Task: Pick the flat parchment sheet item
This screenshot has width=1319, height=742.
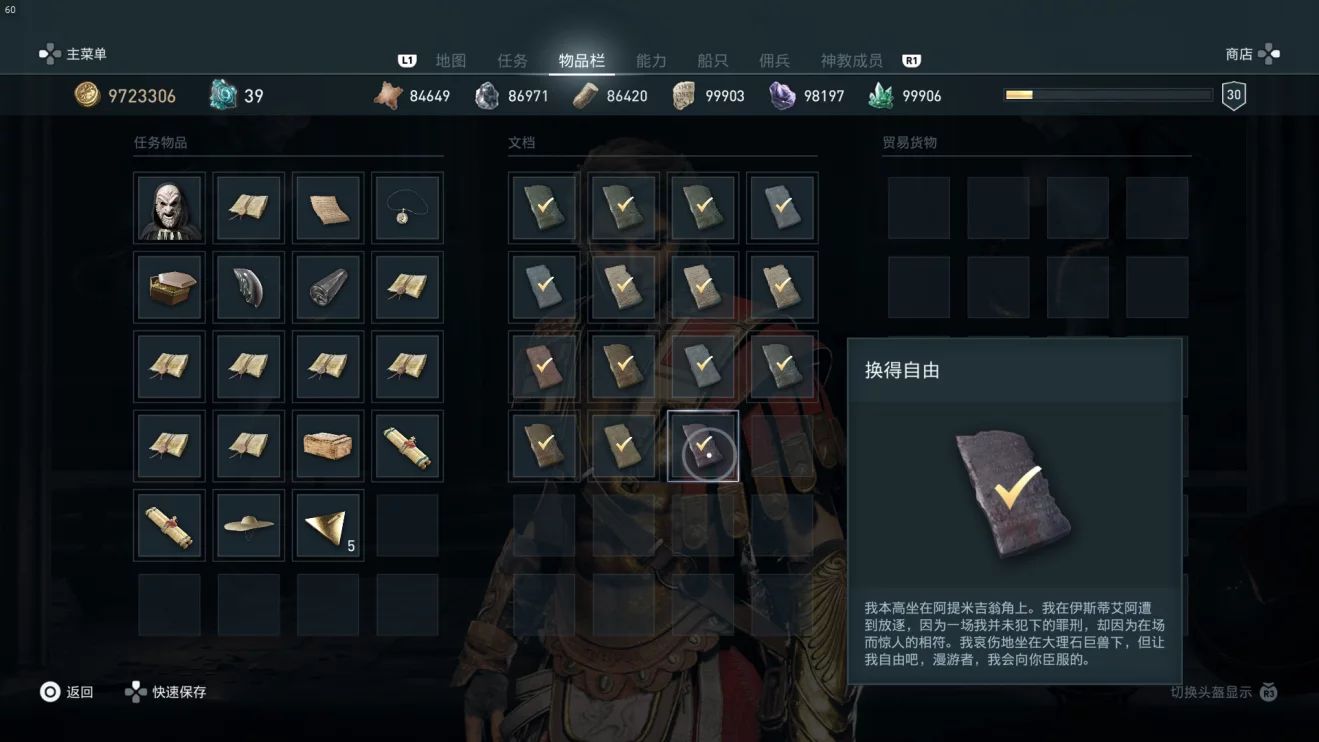Action: [327, 208]
